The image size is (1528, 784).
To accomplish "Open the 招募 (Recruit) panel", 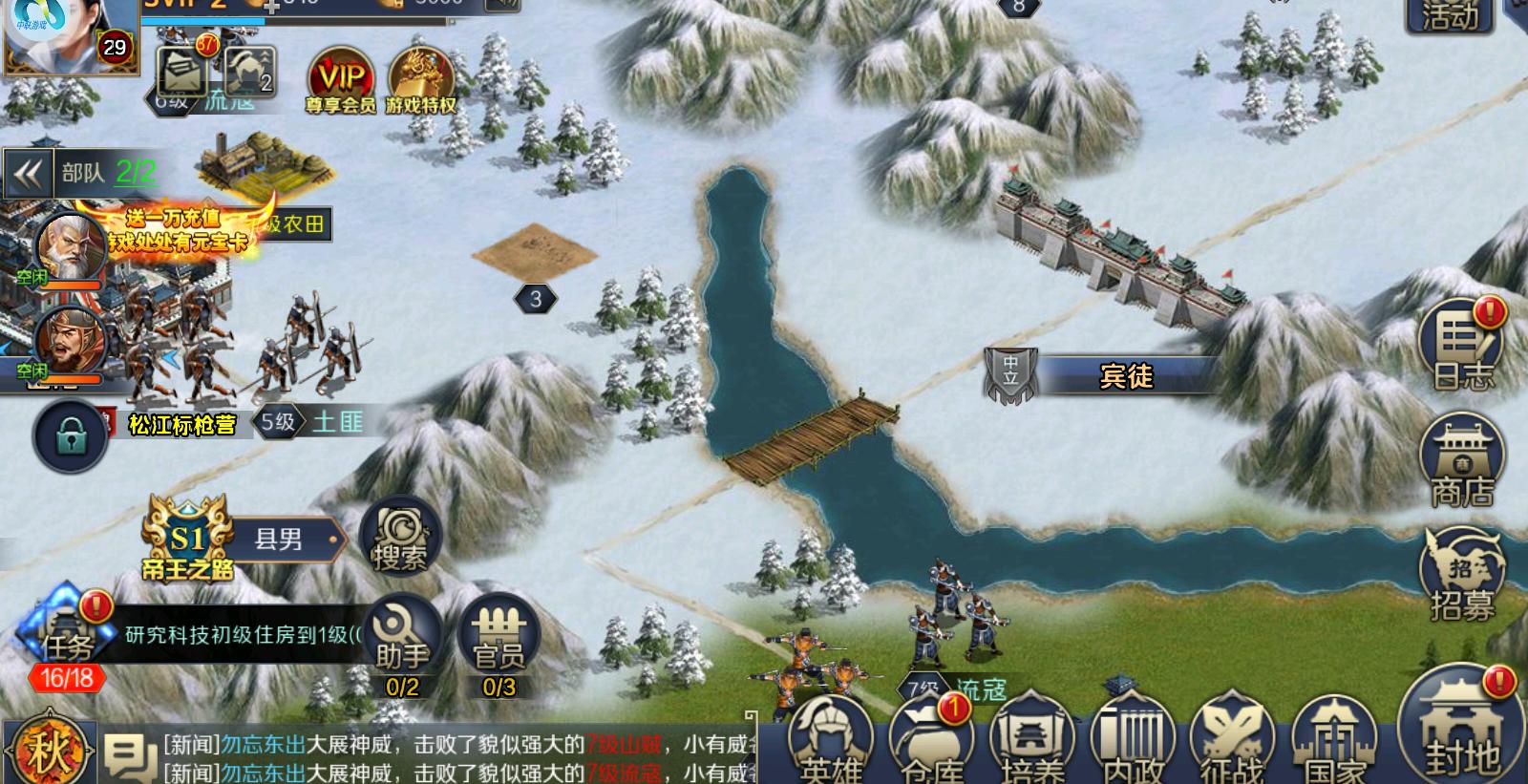I will click(x=1461, y=568).
